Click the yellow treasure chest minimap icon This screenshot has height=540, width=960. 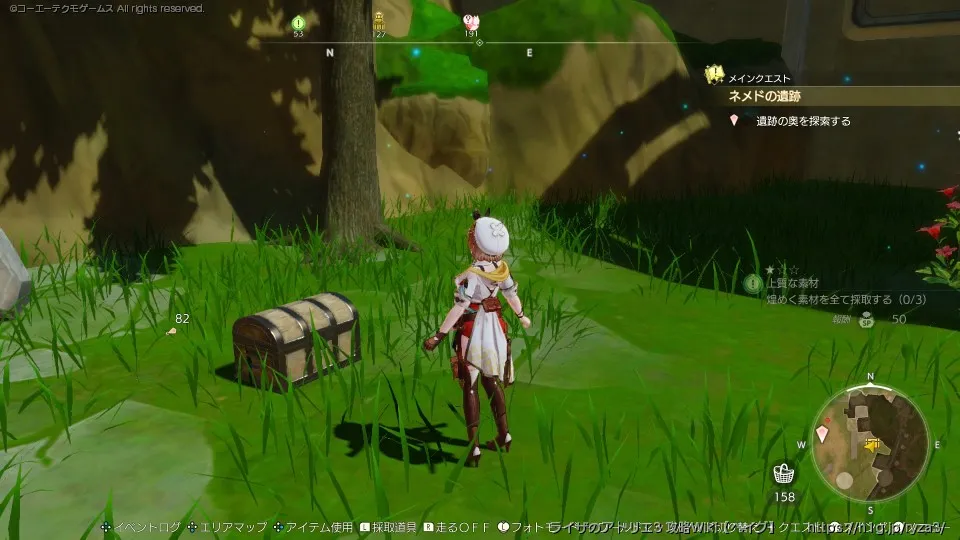coord(872,443)
